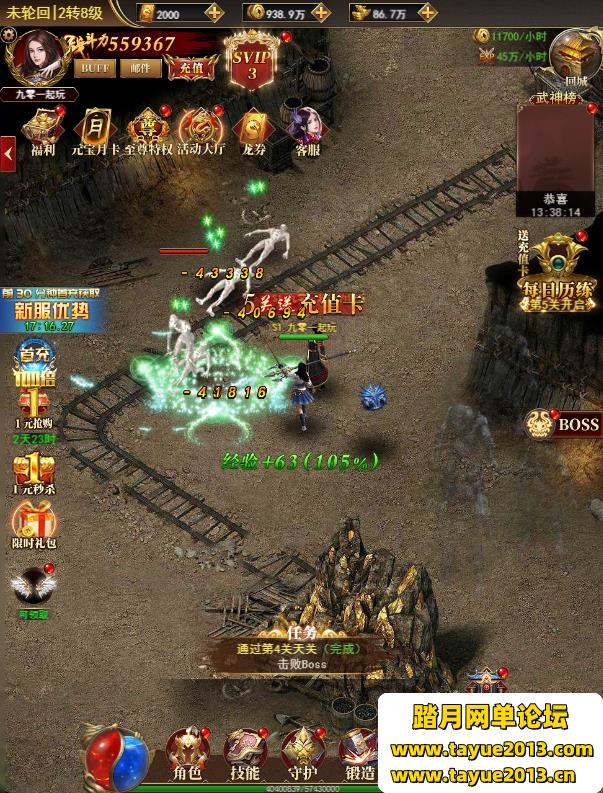
Task: Collapse the top icon row with left arrow
Action: click(8, 154)
